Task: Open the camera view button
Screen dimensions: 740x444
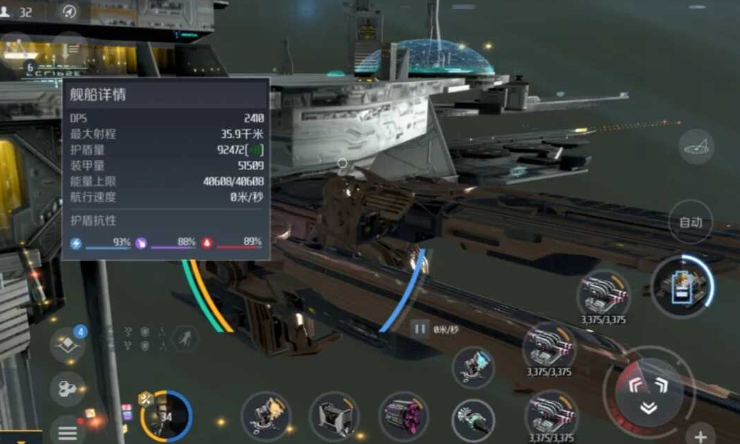Action: pos(696,147)
